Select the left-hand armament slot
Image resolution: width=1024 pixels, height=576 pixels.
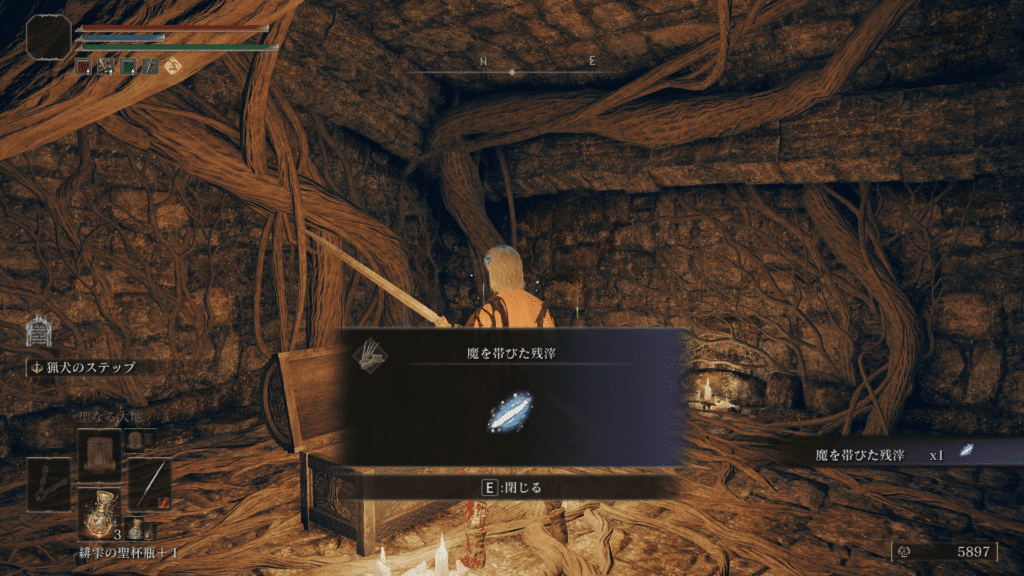click(48, 484)
